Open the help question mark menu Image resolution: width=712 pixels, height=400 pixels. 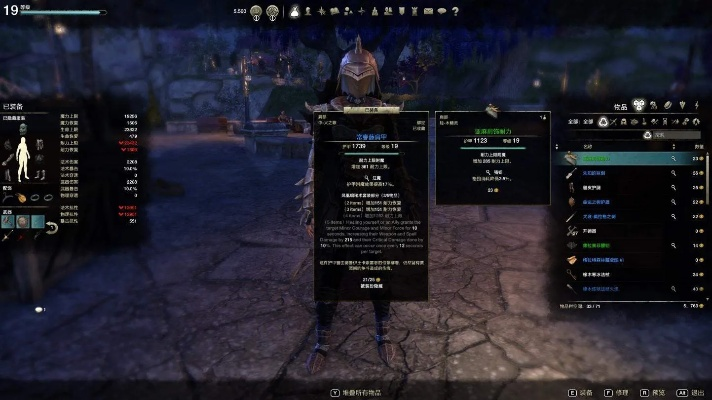coord(455,11)
